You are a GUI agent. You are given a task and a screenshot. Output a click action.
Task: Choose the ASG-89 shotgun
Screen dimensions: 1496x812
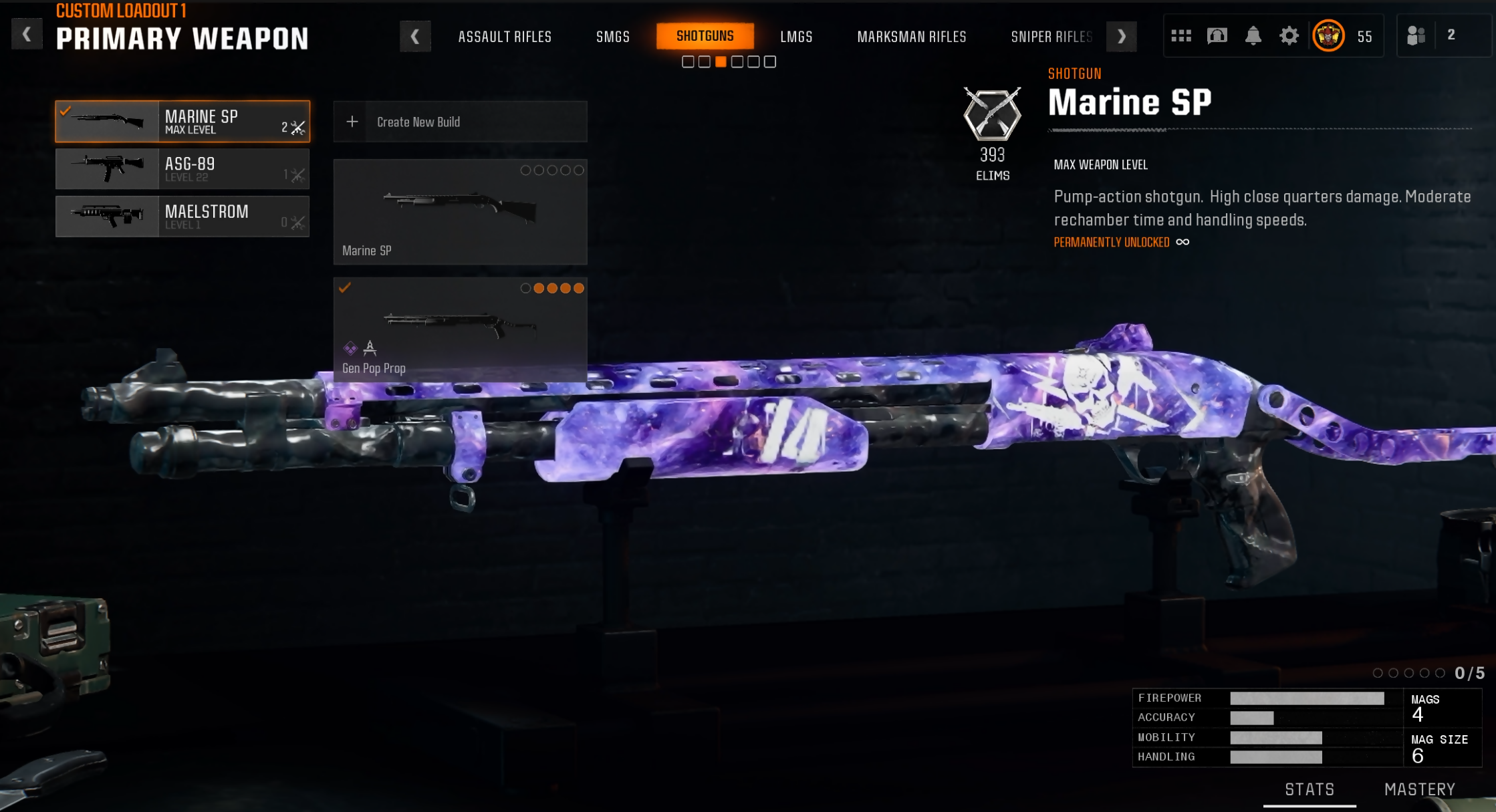182,169
